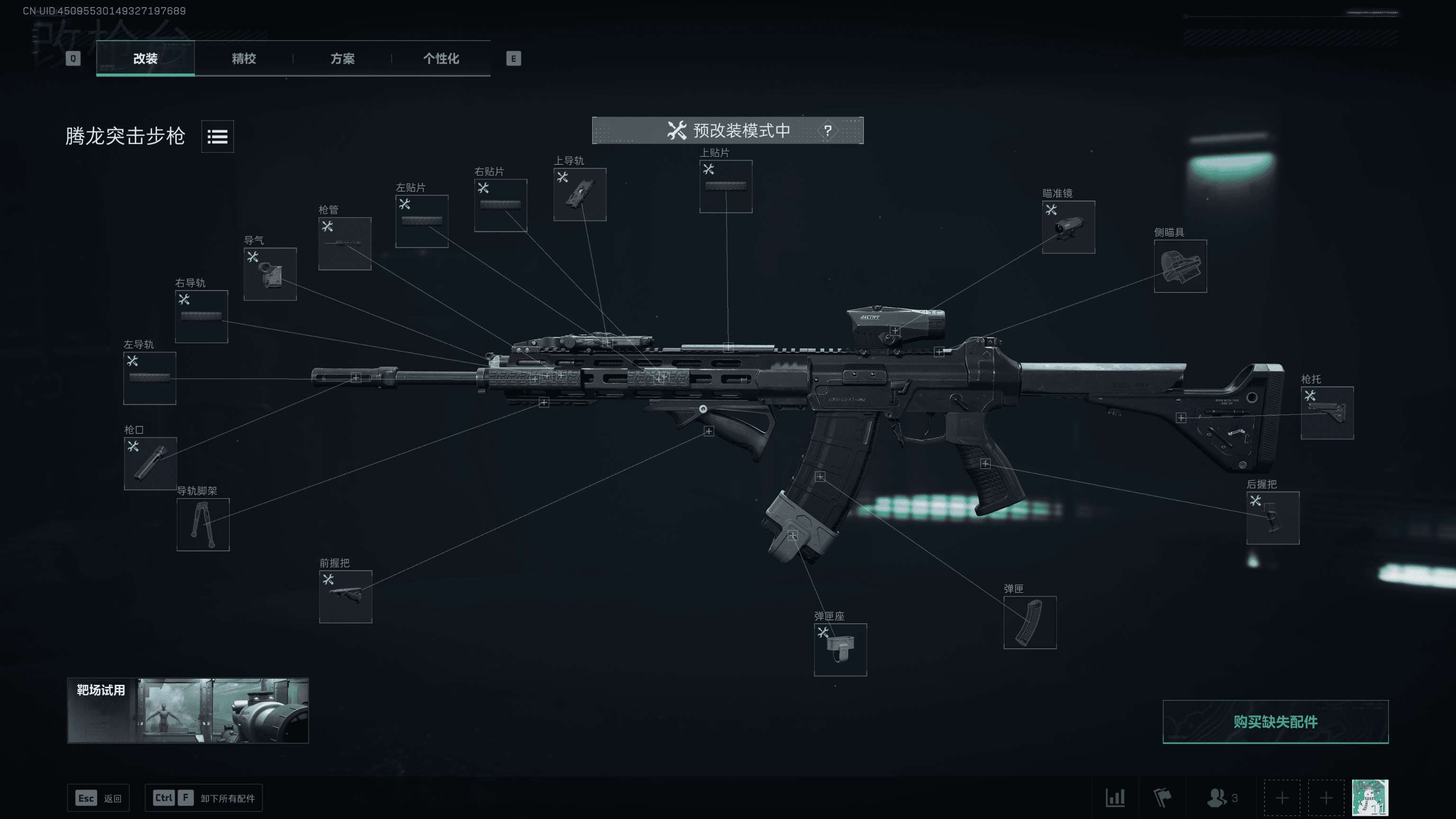Start the 靶场试用 firing range trial

coord(188,710)
